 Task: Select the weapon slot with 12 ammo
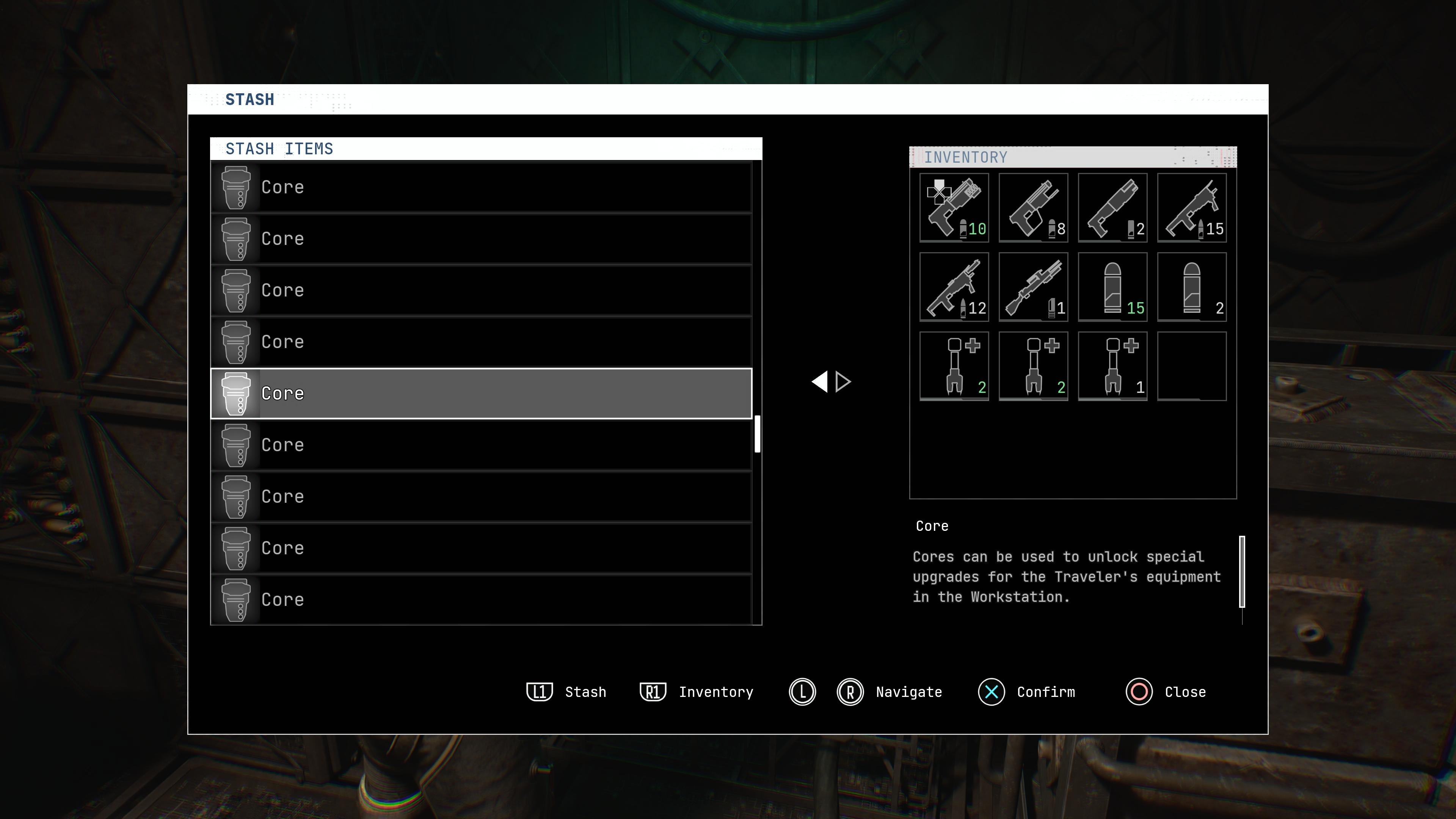coord(954,287)
